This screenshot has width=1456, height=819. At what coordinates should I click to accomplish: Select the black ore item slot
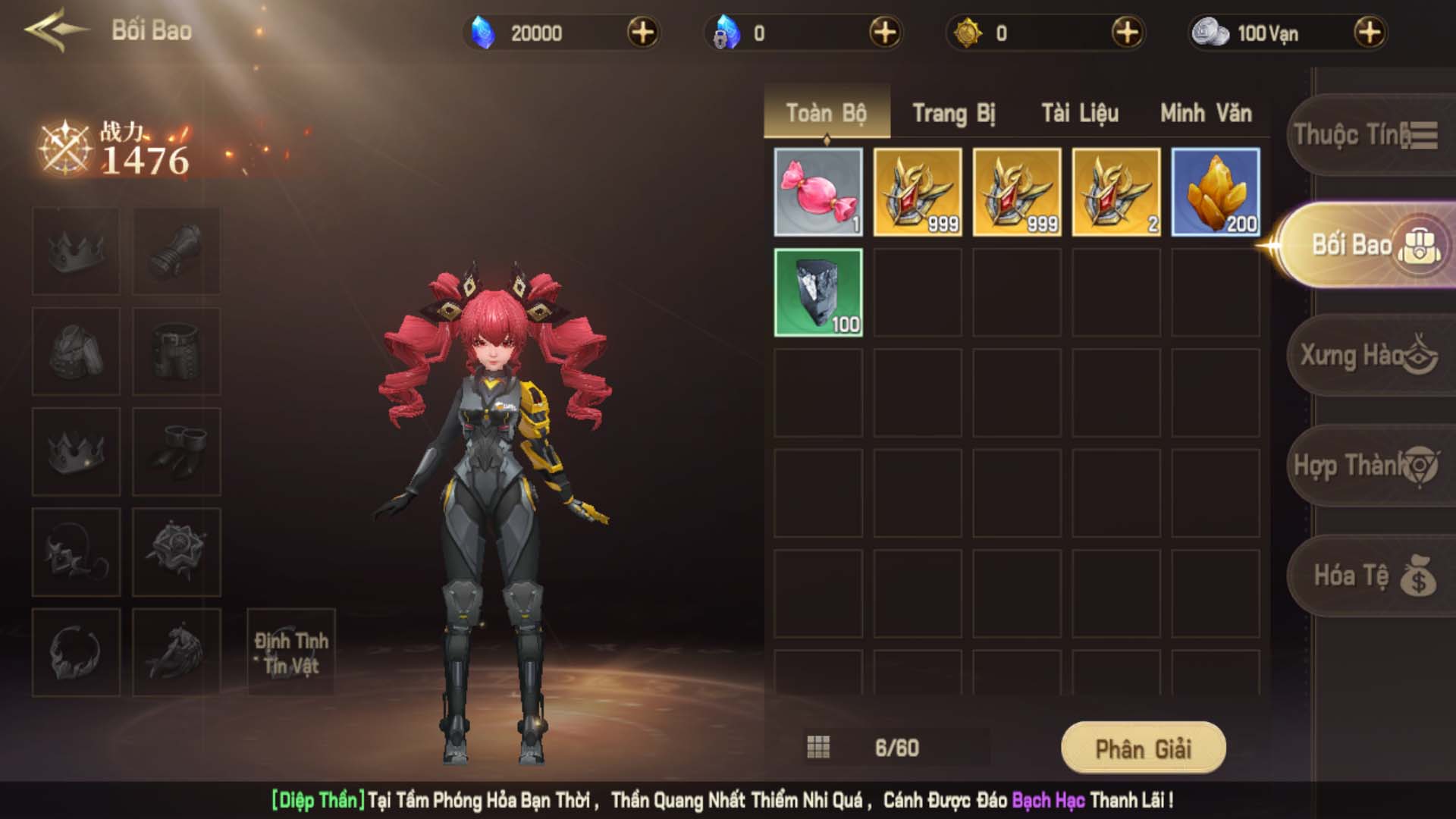[818, 292]
